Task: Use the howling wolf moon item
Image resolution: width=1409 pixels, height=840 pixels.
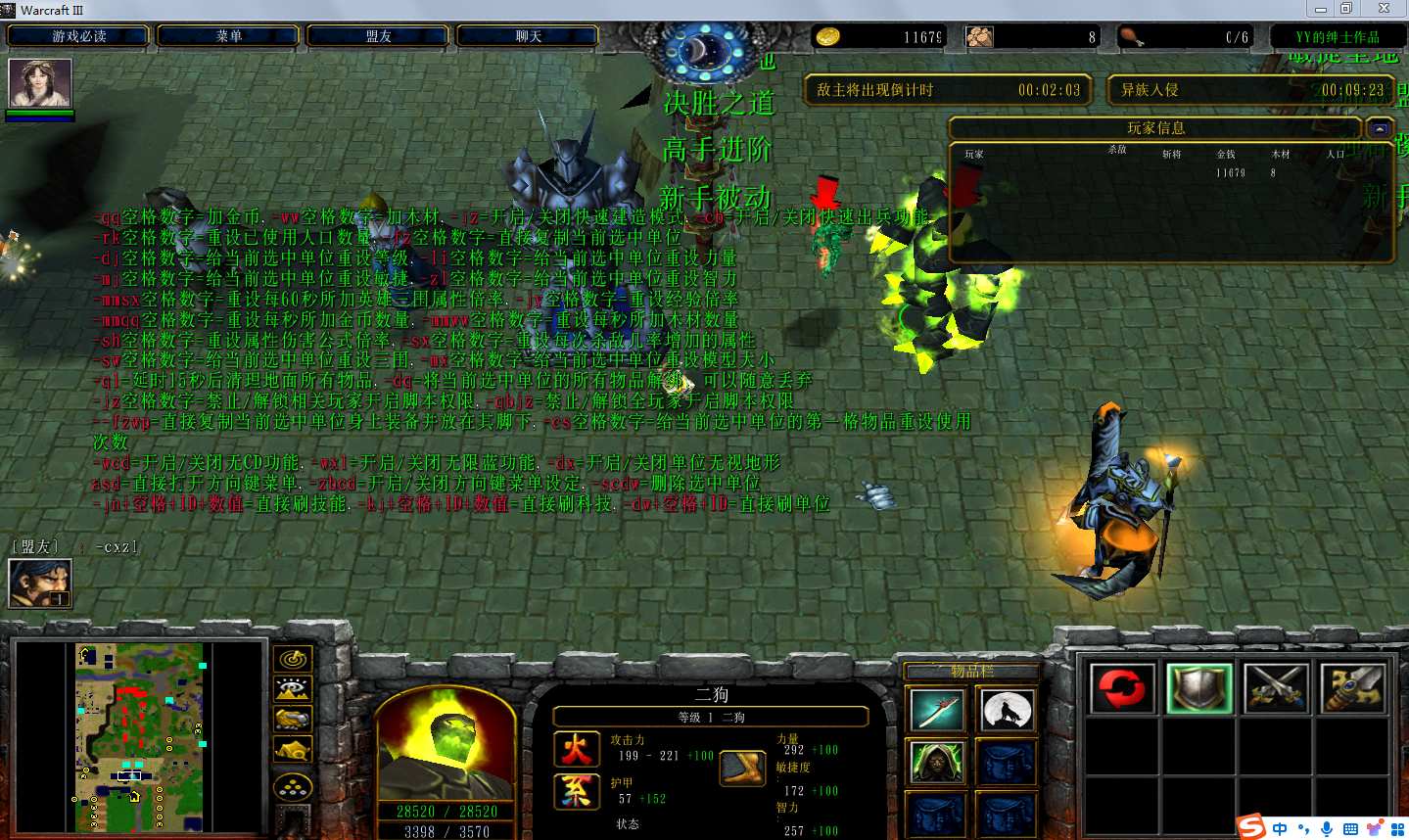Action: [x=1006, y=710]
